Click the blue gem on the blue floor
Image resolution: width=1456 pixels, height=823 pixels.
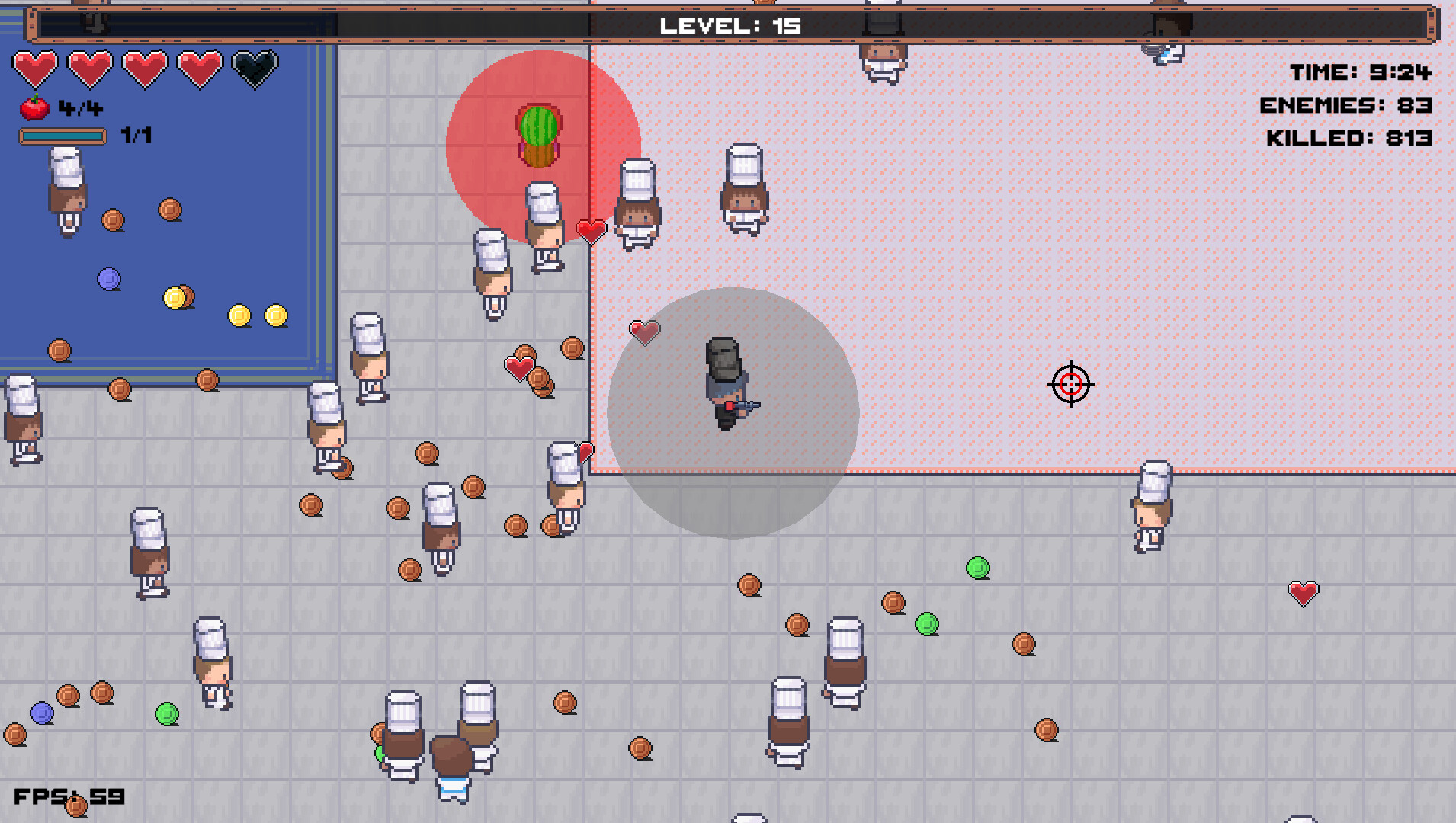(x=108, y=279)
